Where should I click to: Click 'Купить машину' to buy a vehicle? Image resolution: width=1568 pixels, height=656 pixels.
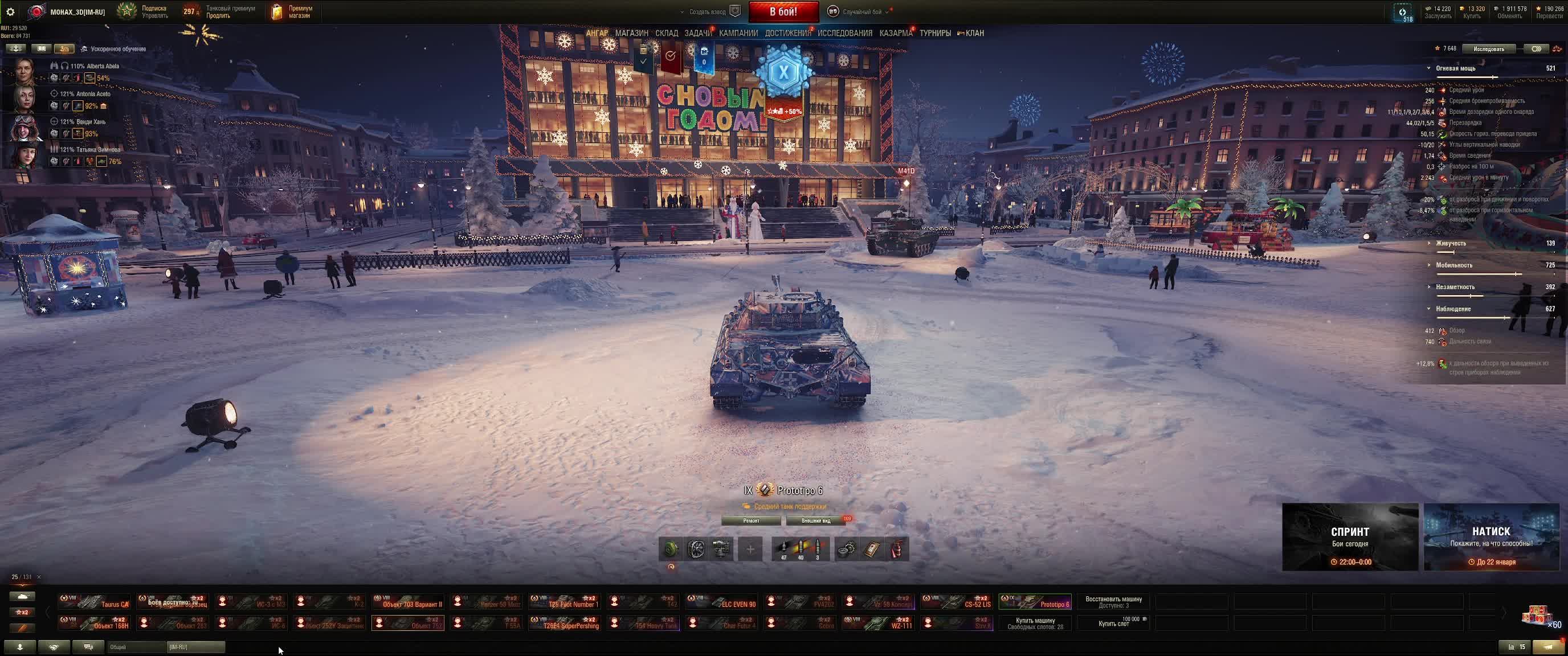tap(1035, 623)
